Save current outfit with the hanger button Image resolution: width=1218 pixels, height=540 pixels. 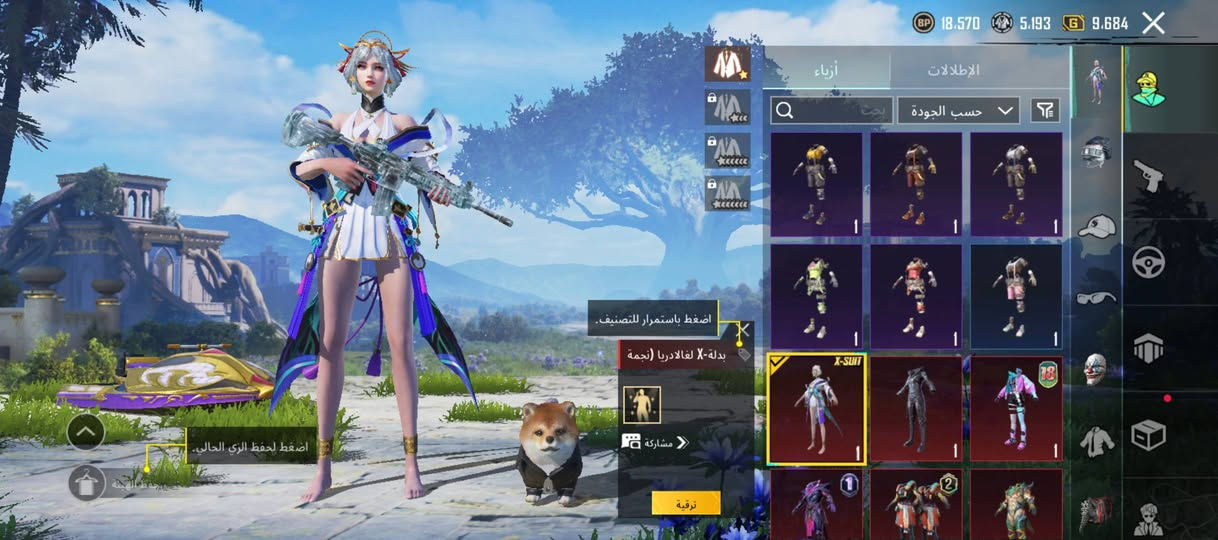pyautogui.click(x=87, y=483)
